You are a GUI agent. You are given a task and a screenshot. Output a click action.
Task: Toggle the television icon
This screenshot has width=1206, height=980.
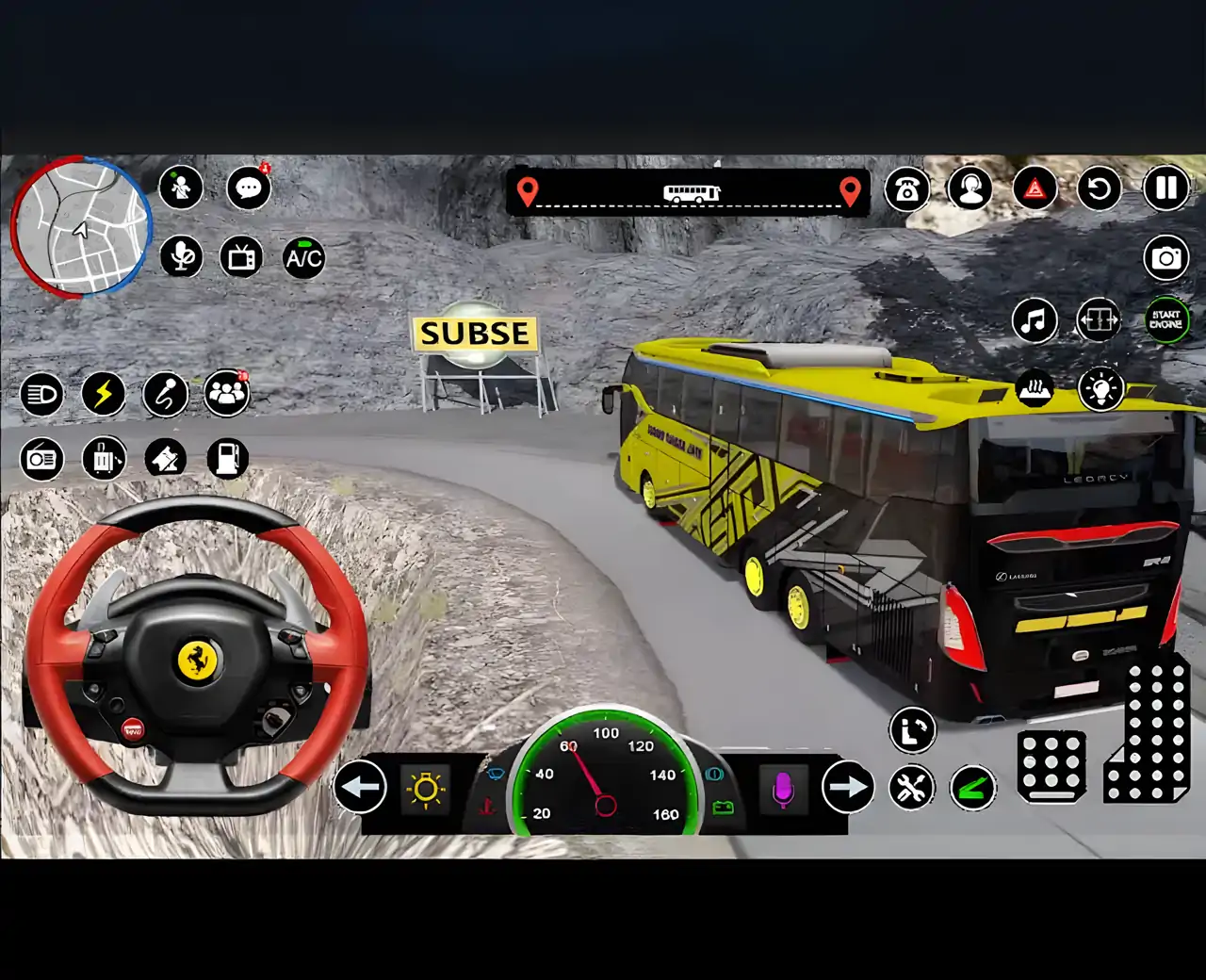(x=242, y=257)
